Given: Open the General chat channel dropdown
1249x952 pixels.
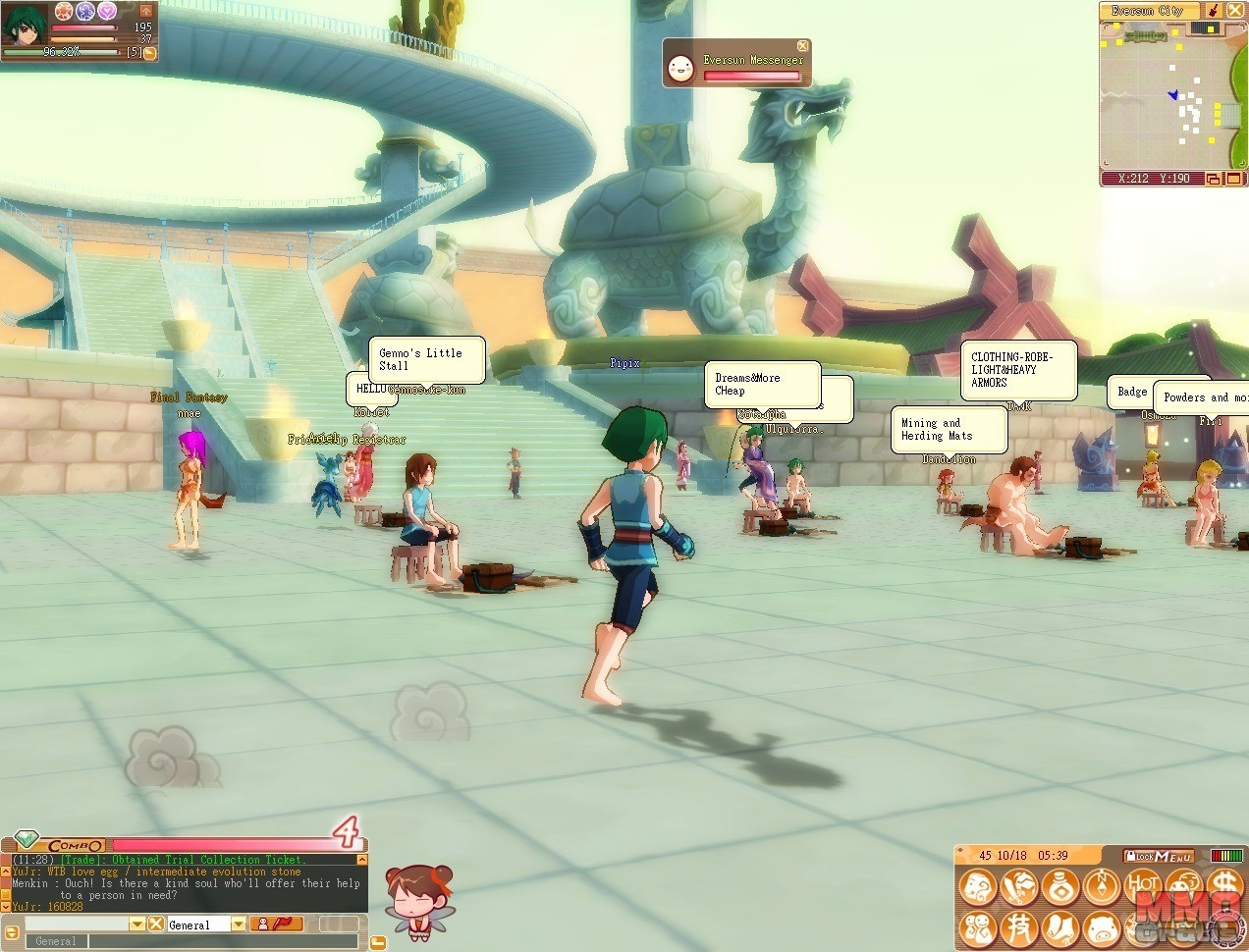Looking at the screenshot, I should 239,925.
